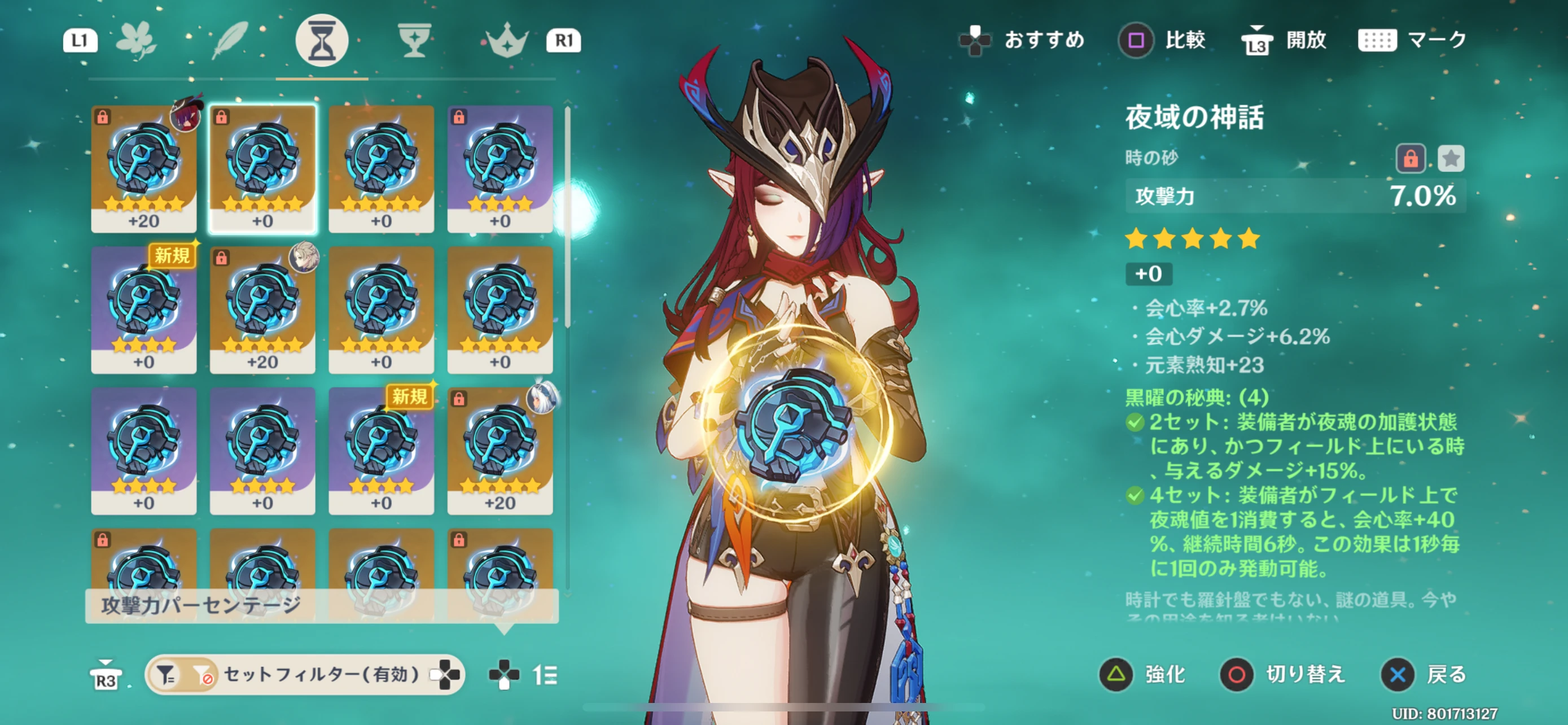Open the おすすめ recommendations option
This screenshot has height=725, width=1568.
click(x=1022, y=40)
